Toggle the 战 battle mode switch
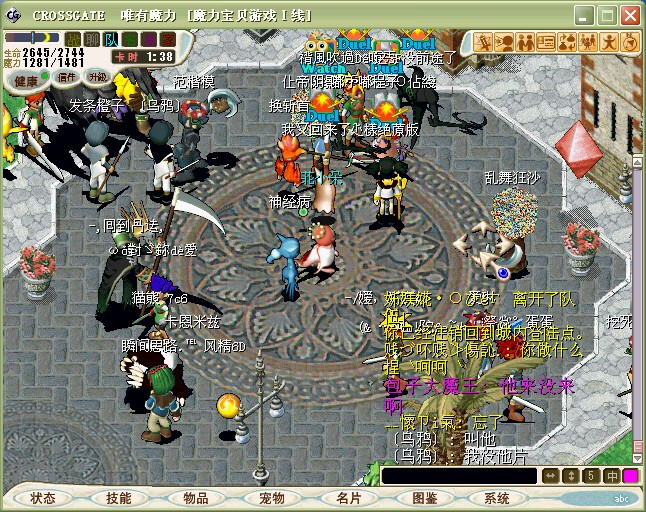 coord(72,39)
